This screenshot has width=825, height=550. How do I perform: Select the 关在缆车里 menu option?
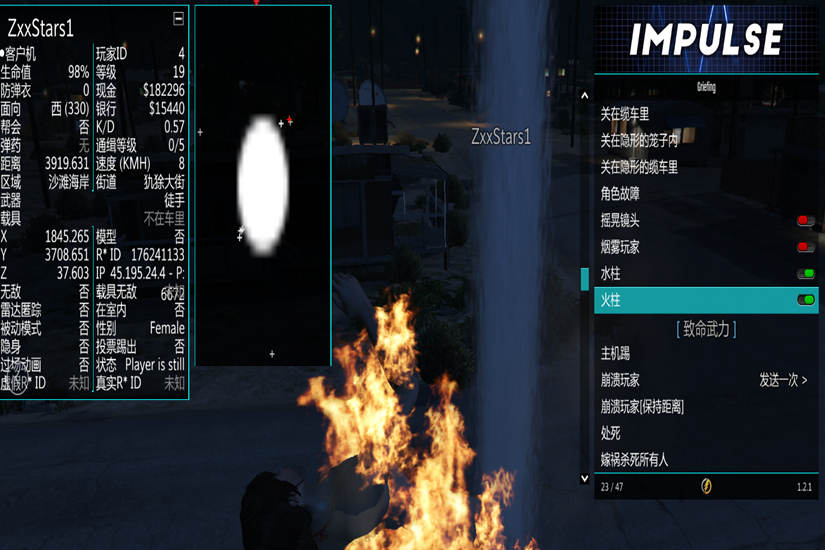coord(625,114)
